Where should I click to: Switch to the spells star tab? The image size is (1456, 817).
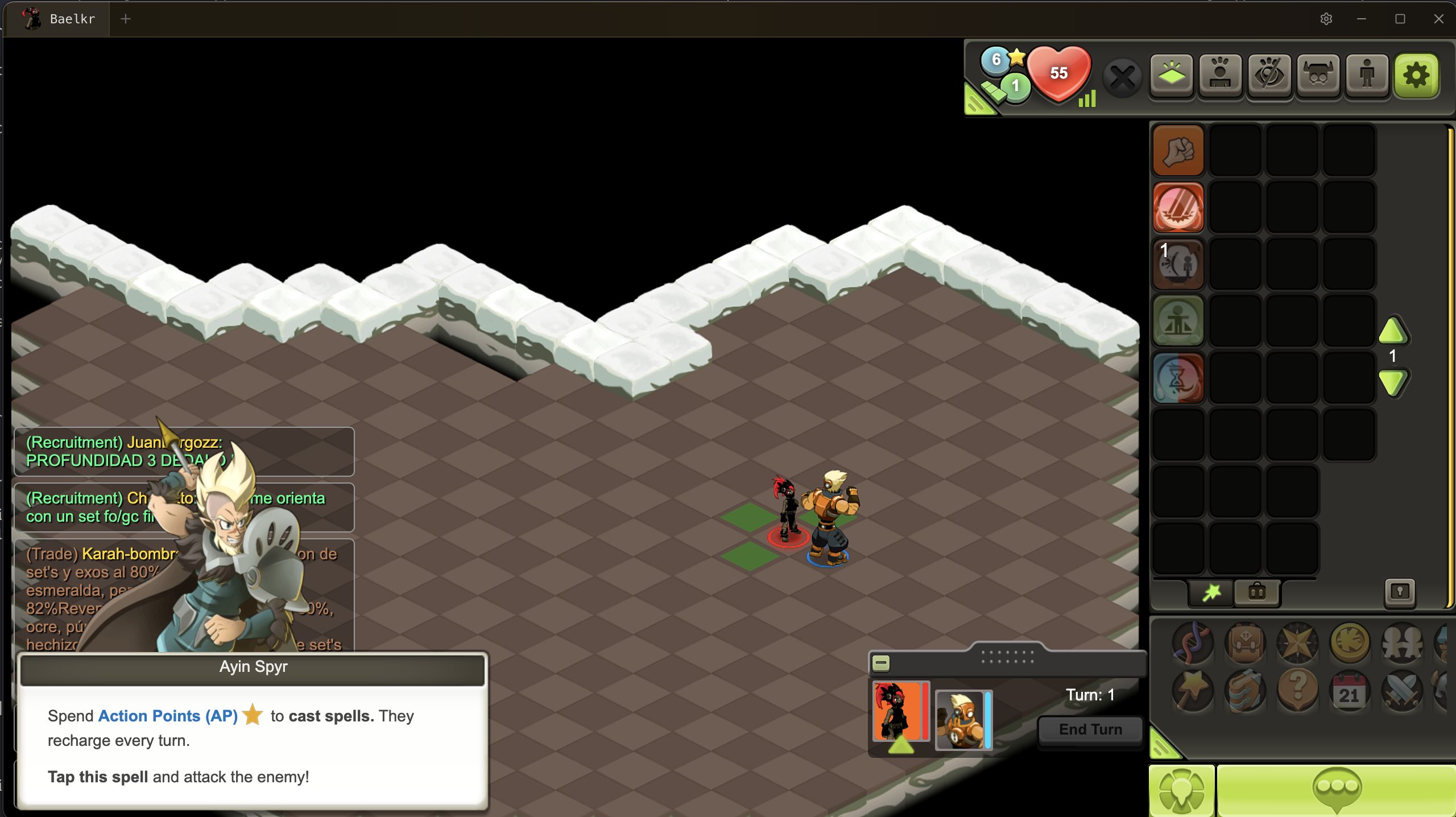point(1211,592)
